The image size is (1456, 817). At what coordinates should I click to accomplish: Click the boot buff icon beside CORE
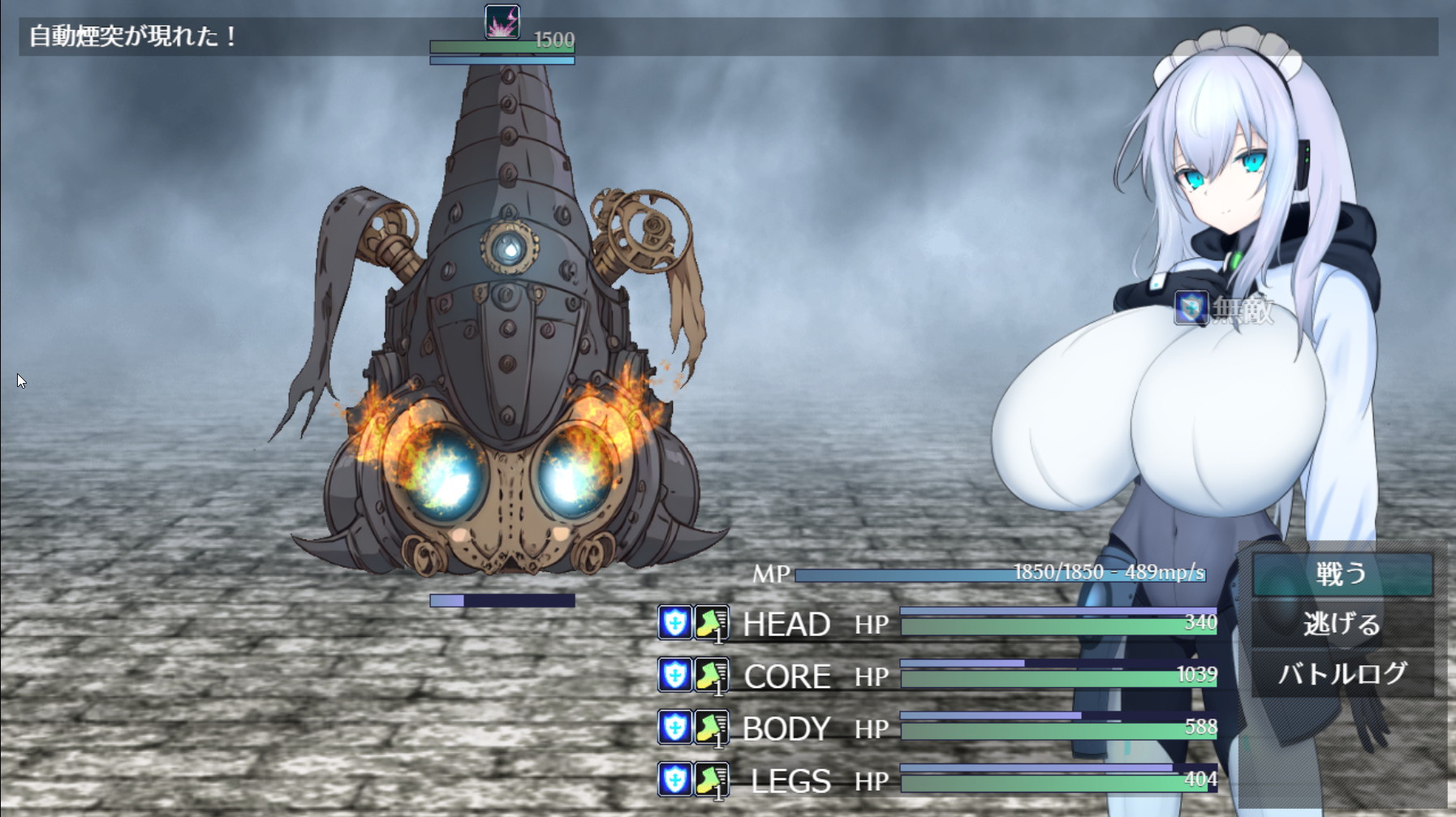(711, 675)
